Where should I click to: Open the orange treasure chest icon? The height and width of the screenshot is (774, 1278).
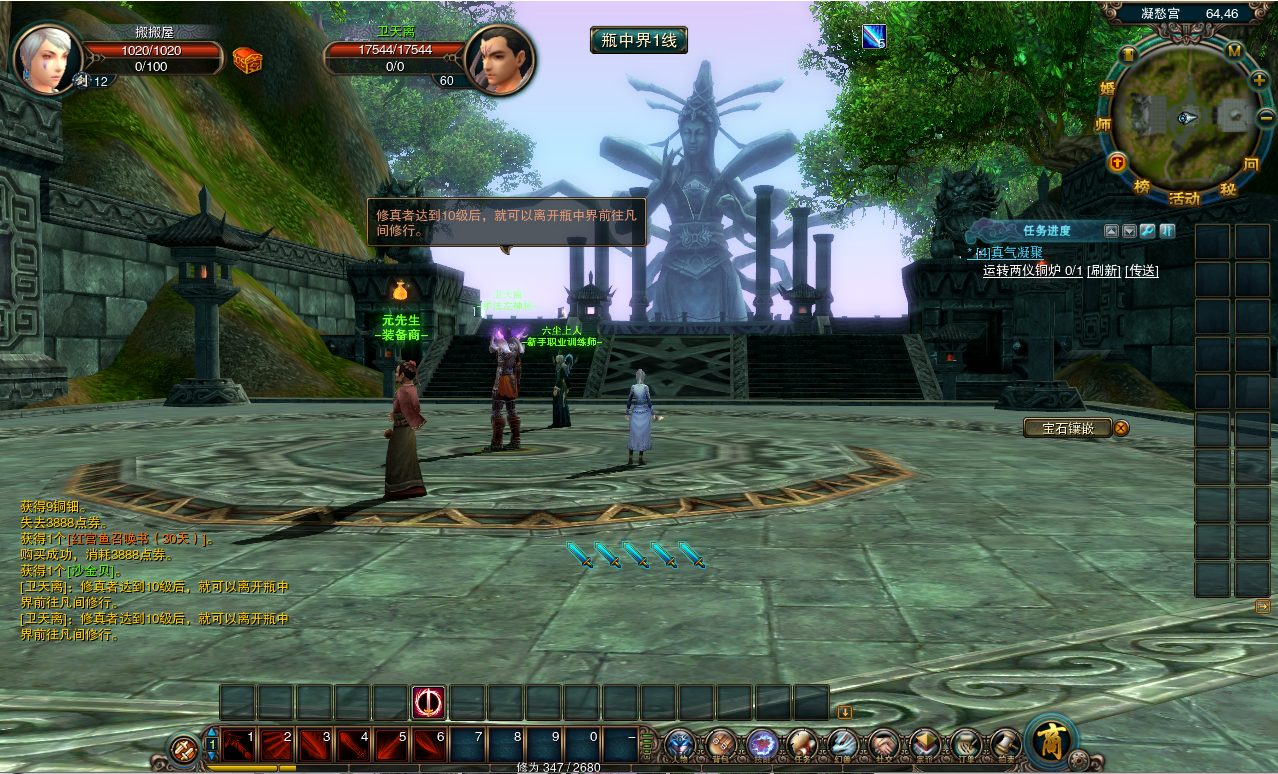tap(247, 61)
